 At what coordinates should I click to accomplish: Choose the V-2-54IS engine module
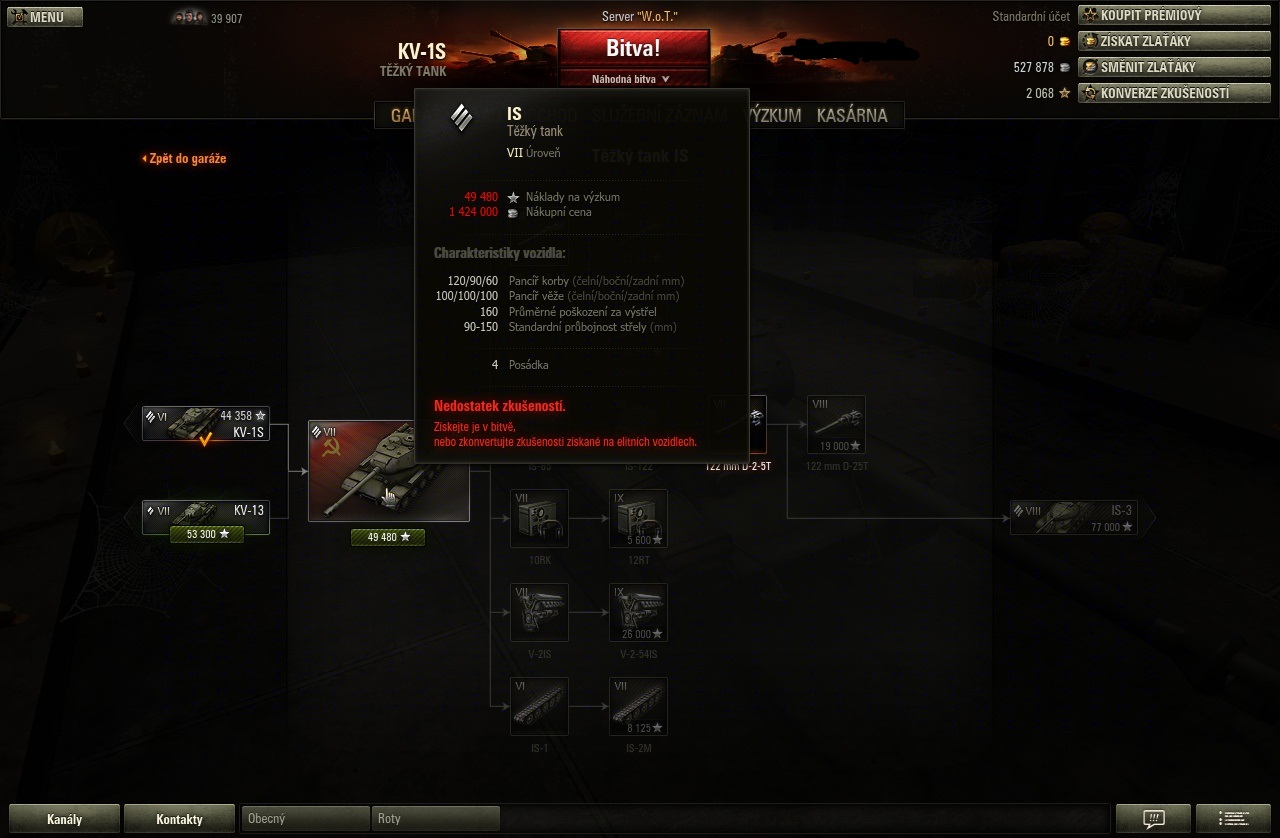(x=638, y=613)
